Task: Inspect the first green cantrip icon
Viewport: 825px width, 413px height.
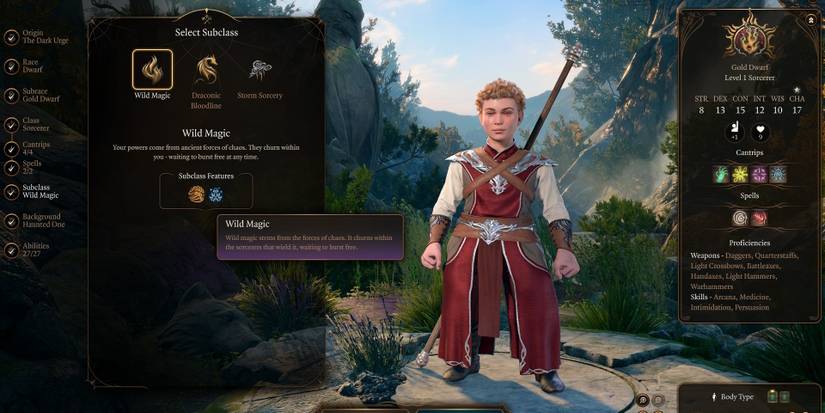Action: tap(721, 174)
